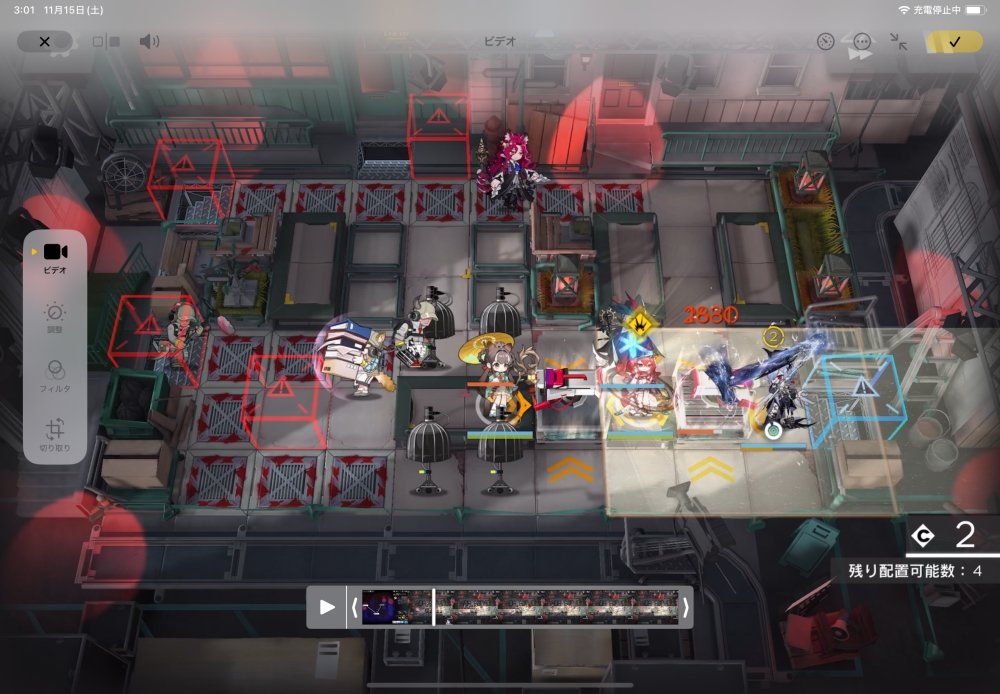1000x694 pixels.
Task: Confirm the edit with the yellow checkmark
Action: coord(954,41)
